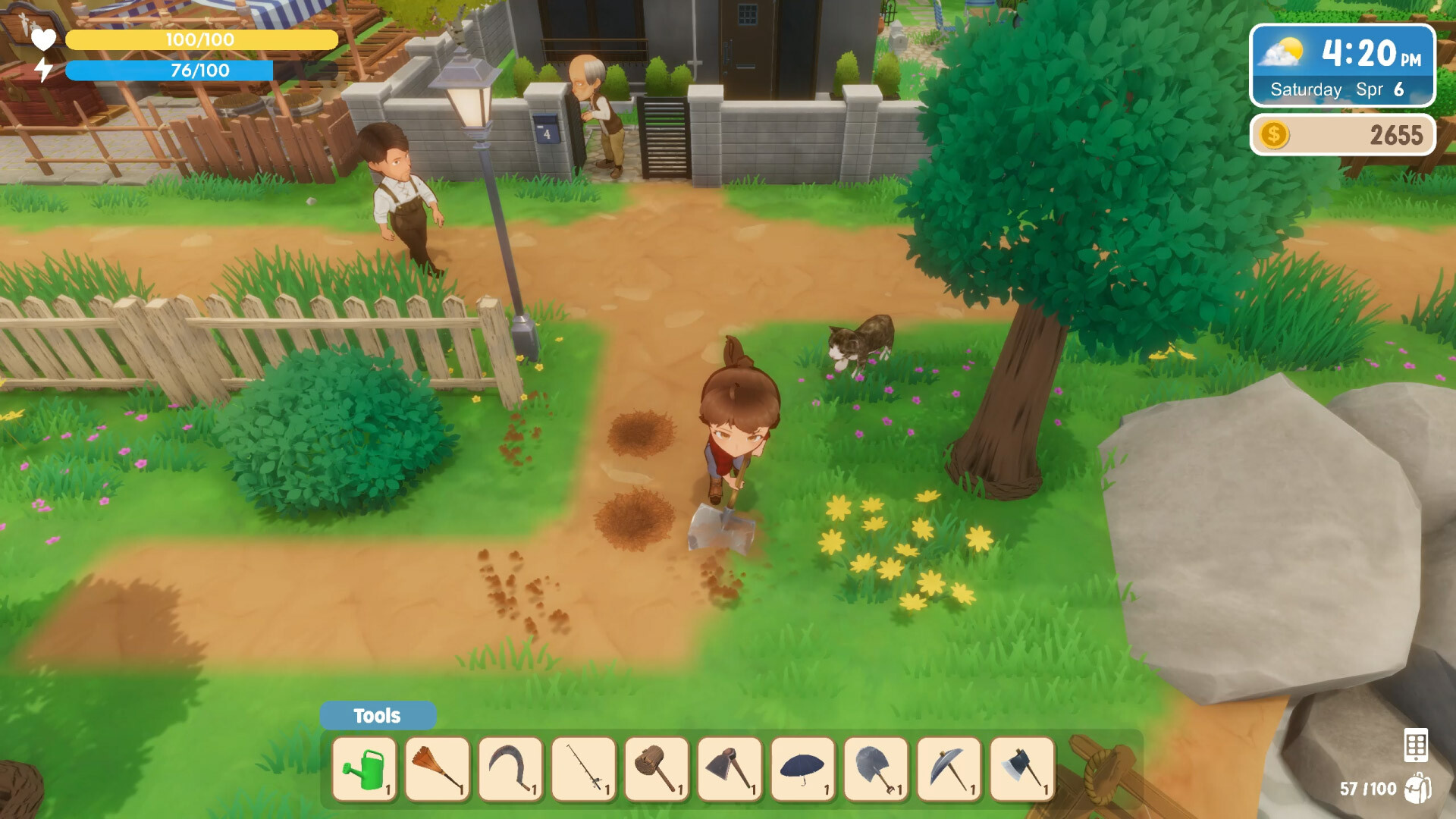
Task: Select the watering can tool
Action: [366, 768]
